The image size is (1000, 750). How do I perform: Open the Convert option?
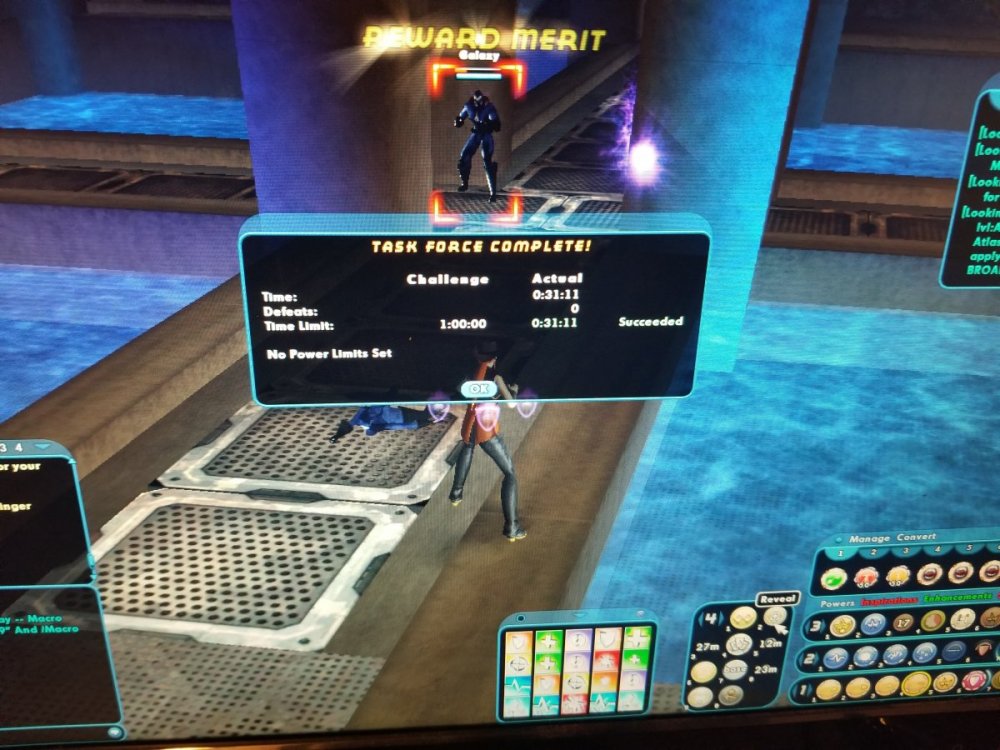[x=916, y=538]
